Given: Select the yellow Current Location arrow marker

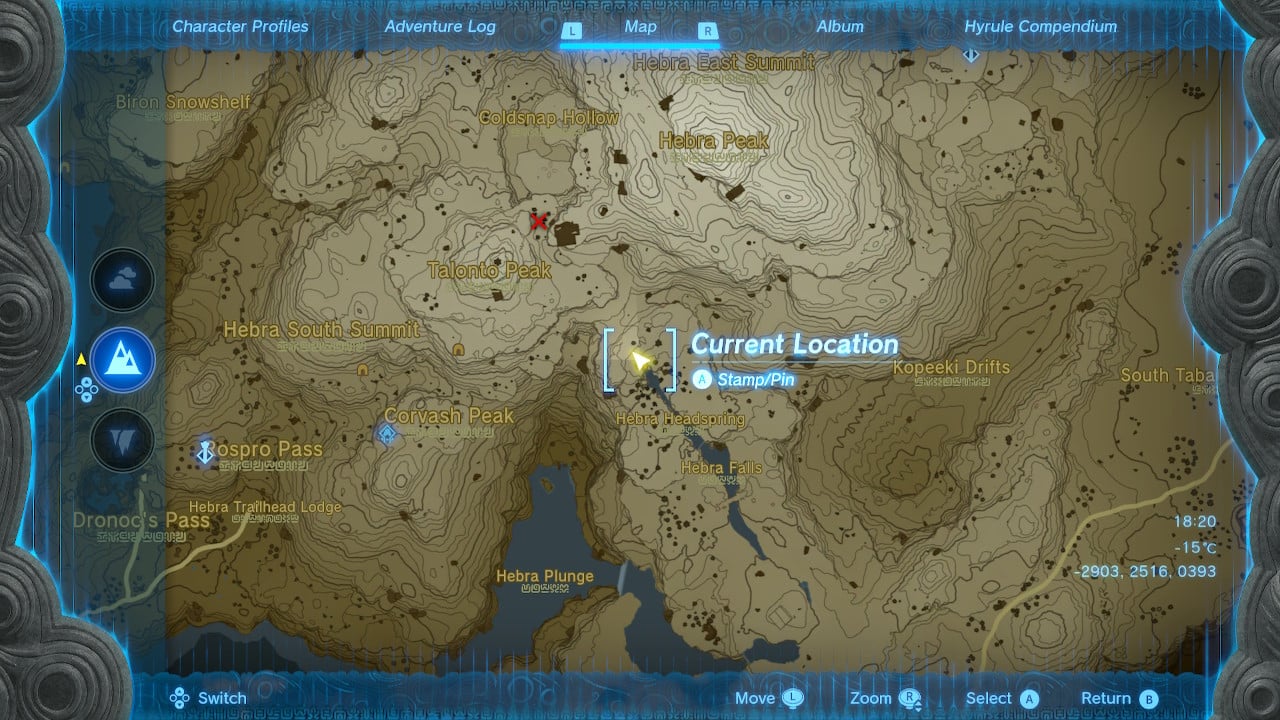Looking at the screenshot, I should [640, 362].
